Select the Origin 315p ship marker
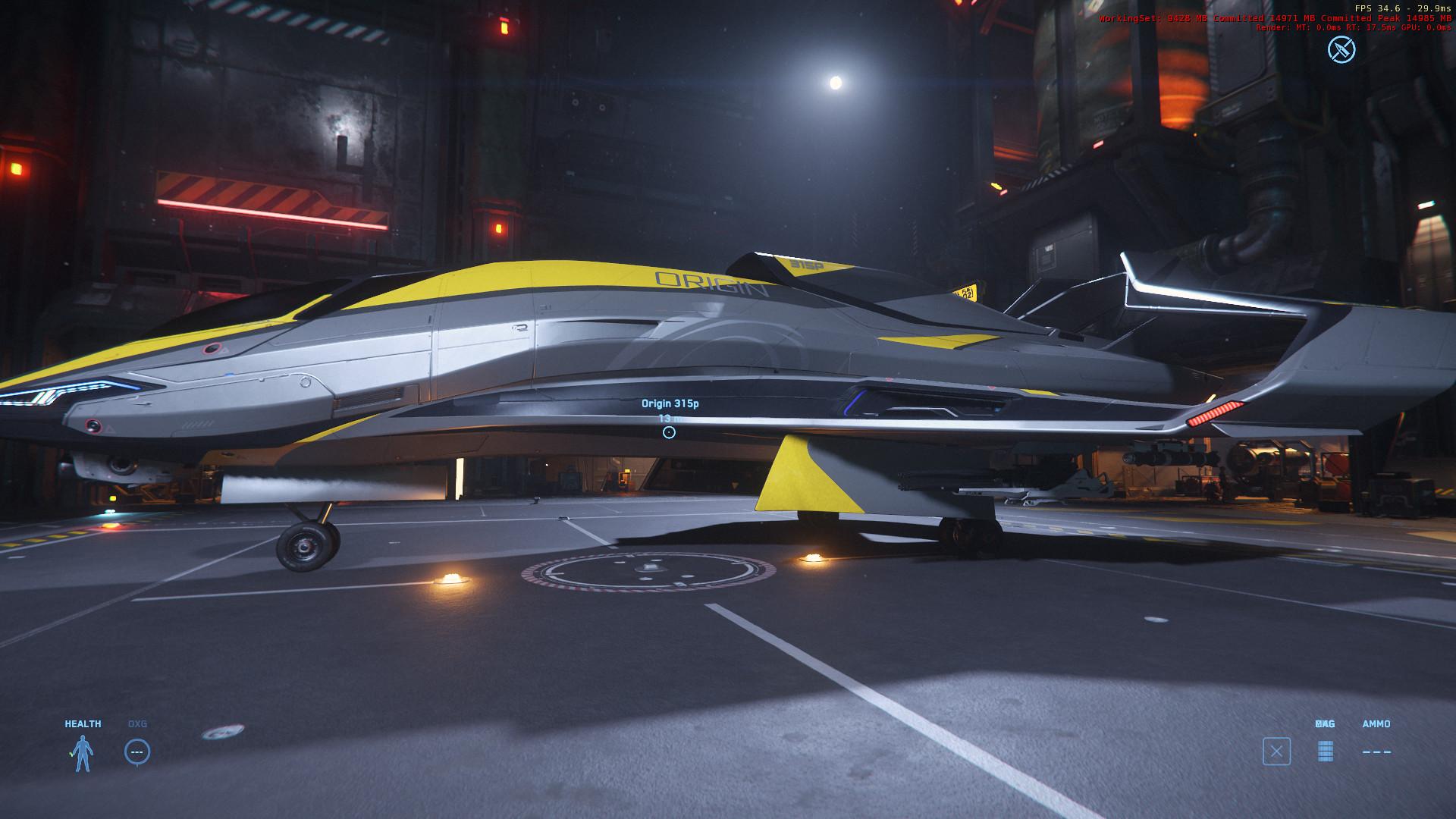1456x819 pixels. click(669, 432)
